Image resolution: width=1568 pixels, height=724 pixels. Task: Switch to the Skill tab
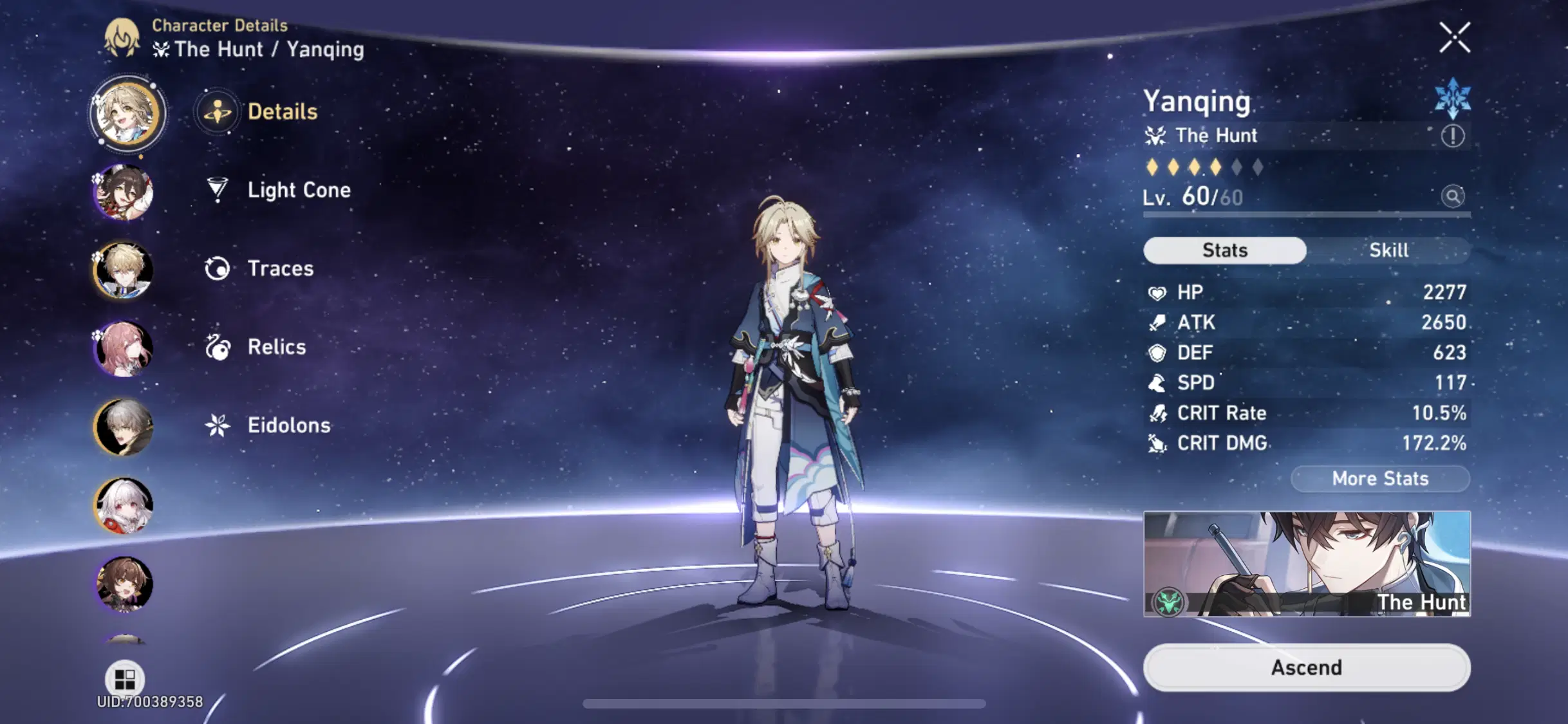pos(1388,250)
